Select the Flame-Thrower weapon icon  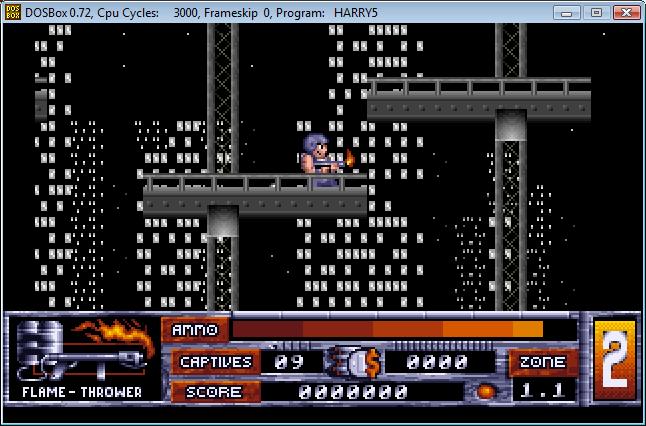84,350
